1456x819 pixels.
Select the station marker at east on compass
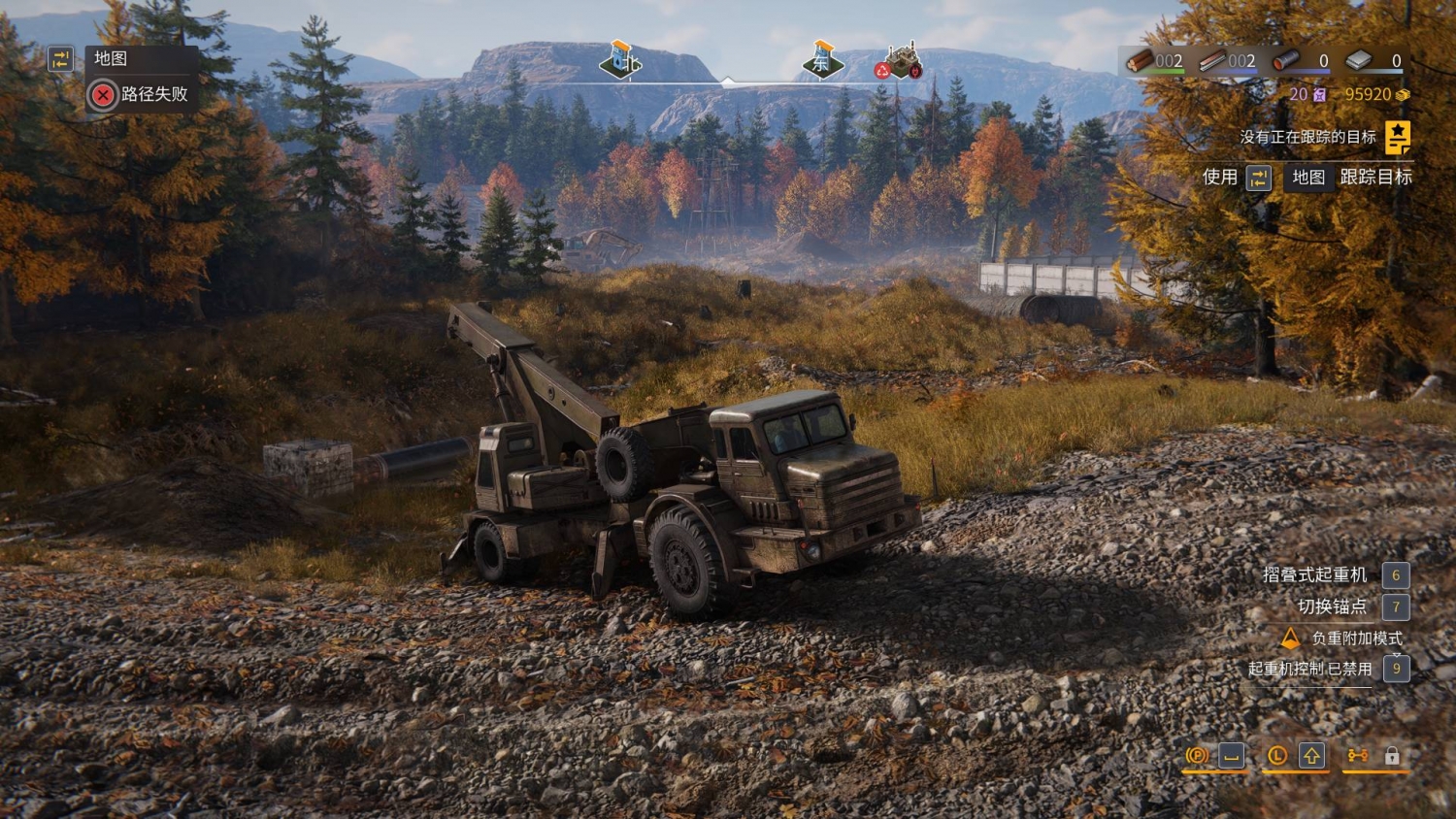(822, 59)
